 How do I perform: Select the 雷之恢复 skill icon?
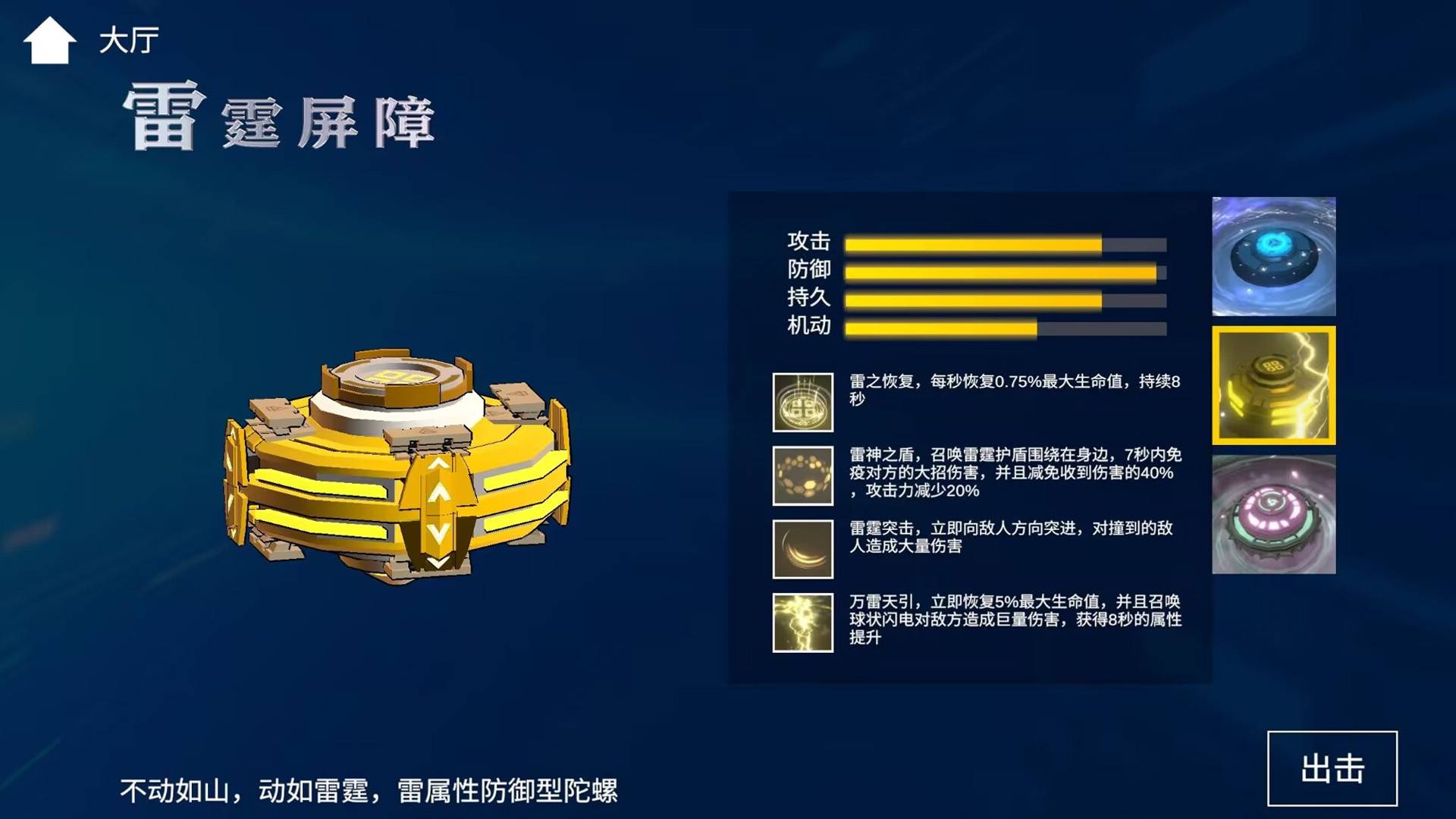click(802, 403)
